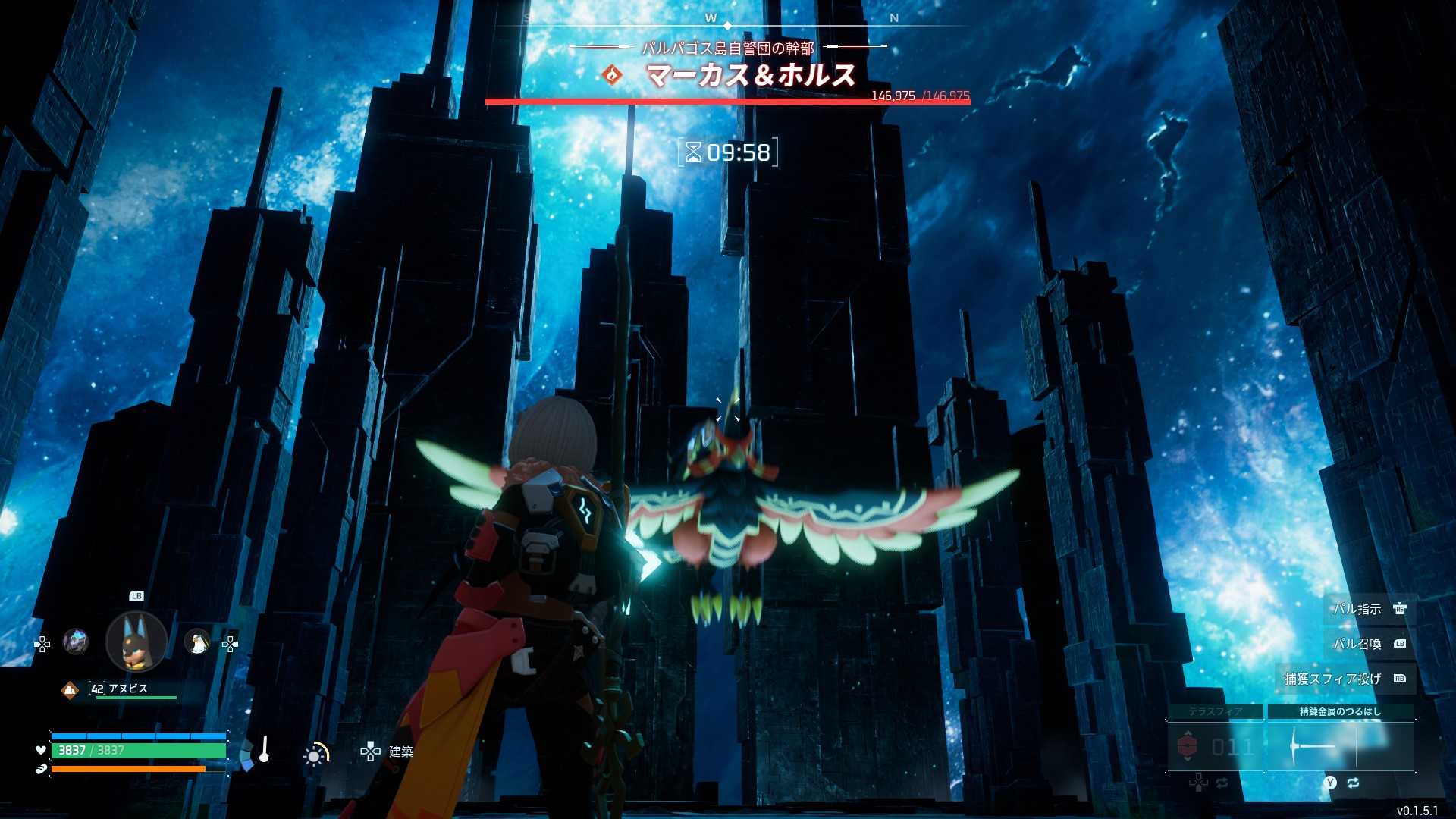Pick the purple pal portrait
This screenshot has height=819, width=1456.
76,642
